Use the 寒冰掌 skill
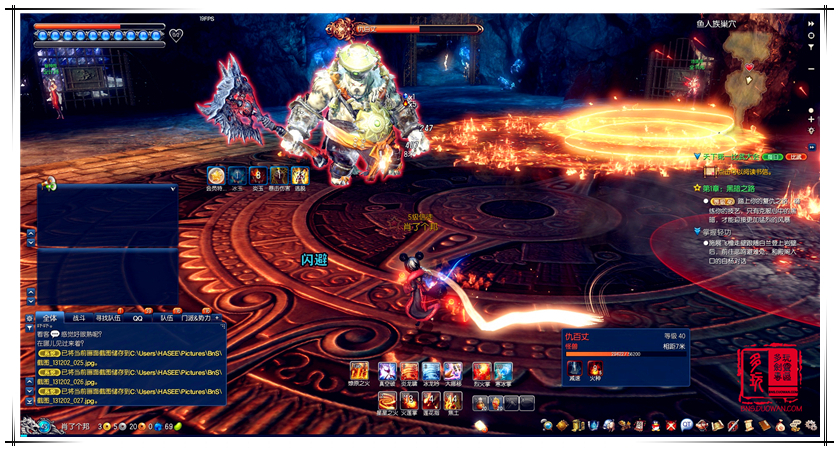The image size is (839, 451). coord(503,371)
